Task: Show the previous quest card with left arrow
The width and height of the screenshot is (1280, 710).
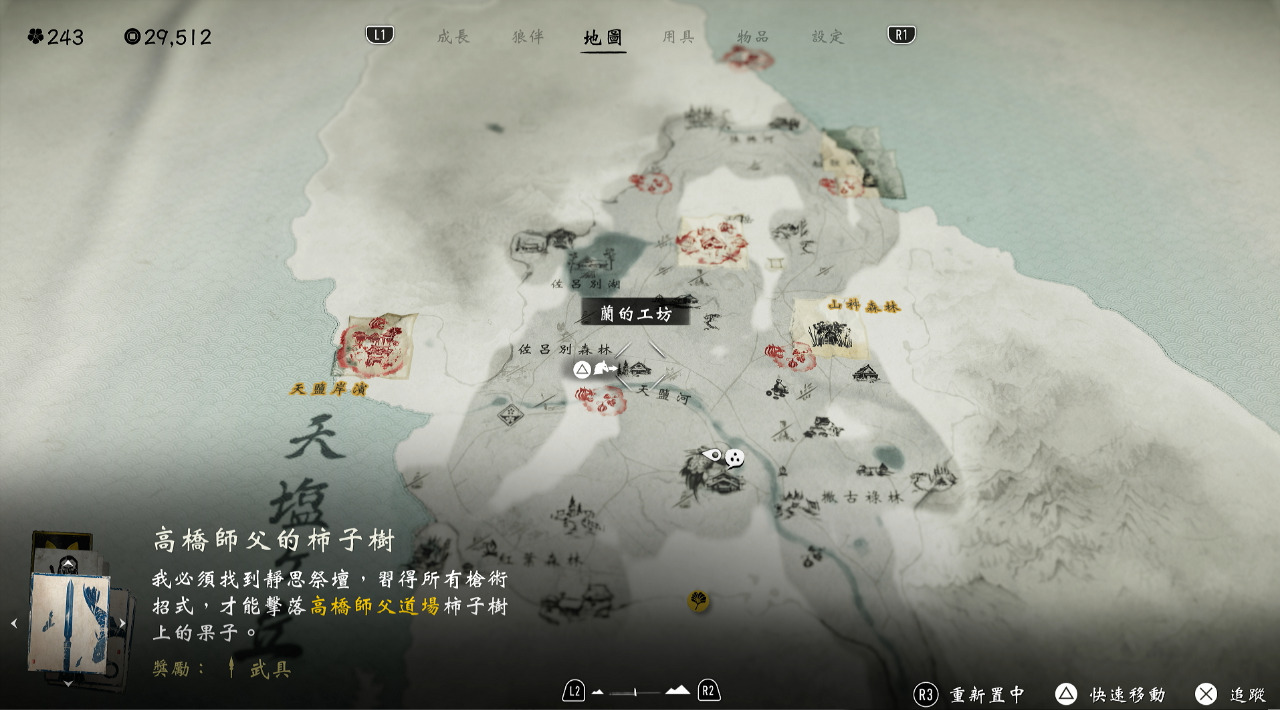Action: 14,623
